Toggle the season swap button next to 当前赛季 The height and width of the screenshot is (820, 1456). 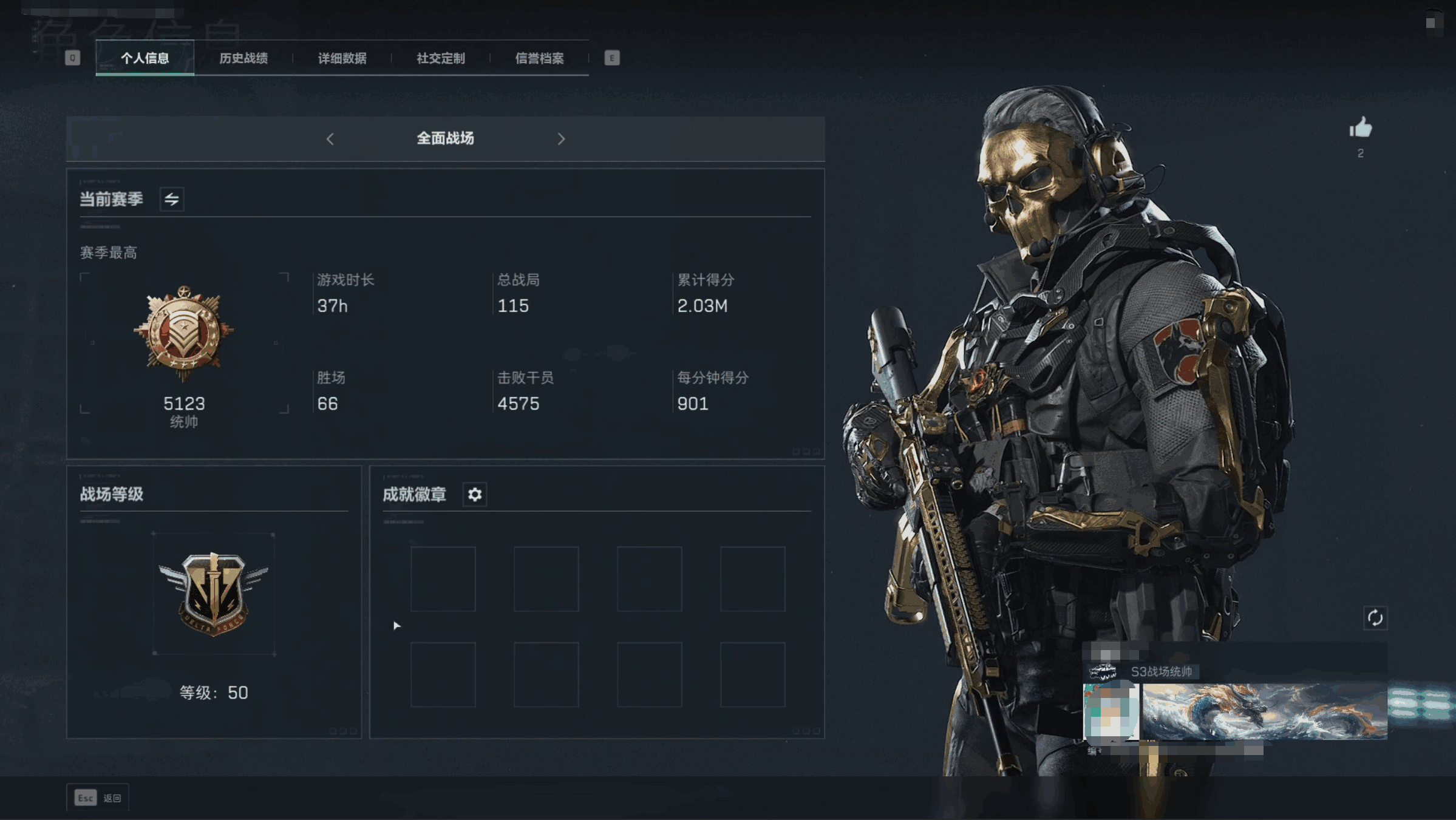click(x=172, y=199)
